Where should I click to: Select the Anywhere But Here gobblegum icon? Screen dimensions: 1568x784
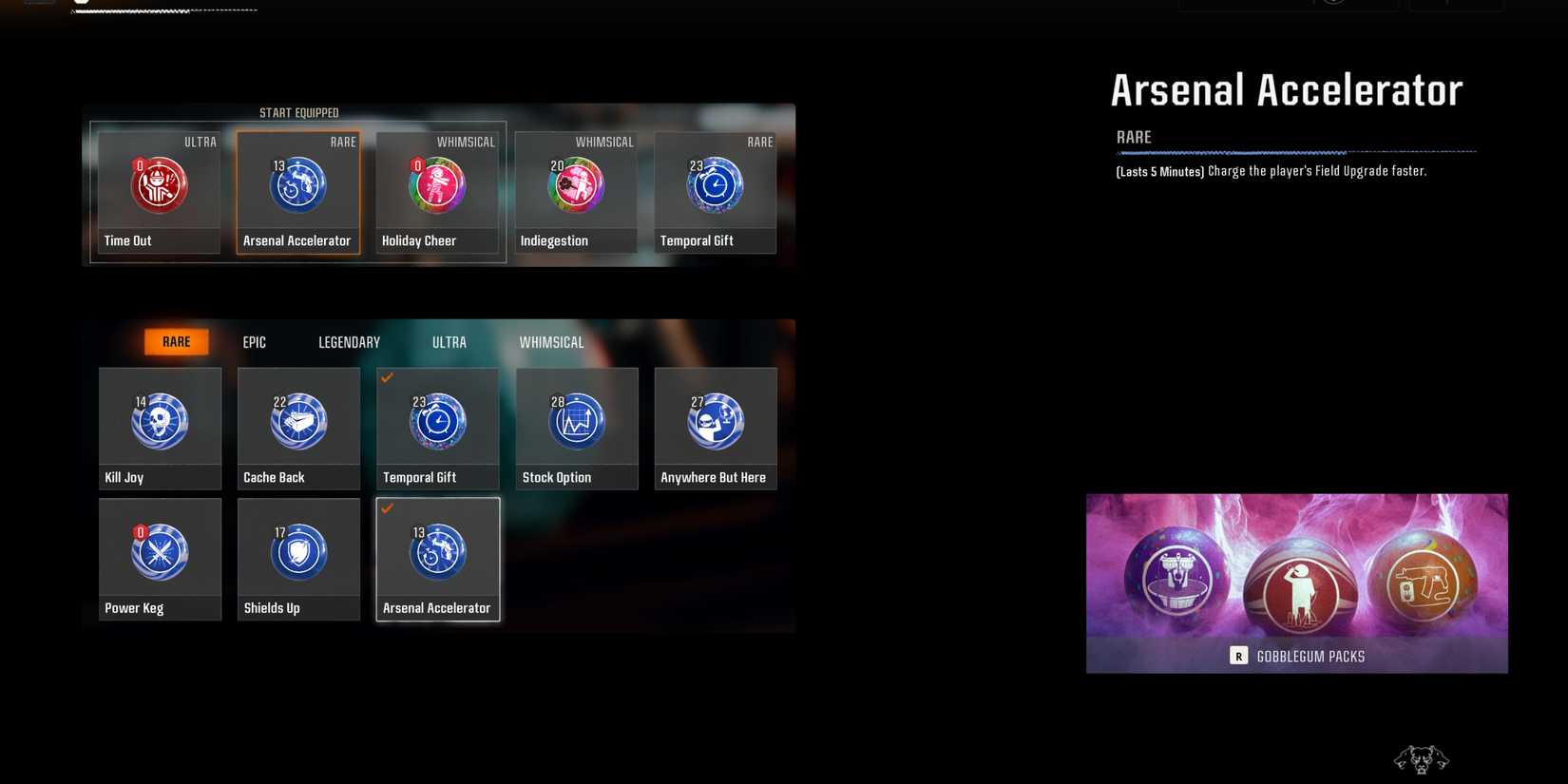[x=715, y=420]
